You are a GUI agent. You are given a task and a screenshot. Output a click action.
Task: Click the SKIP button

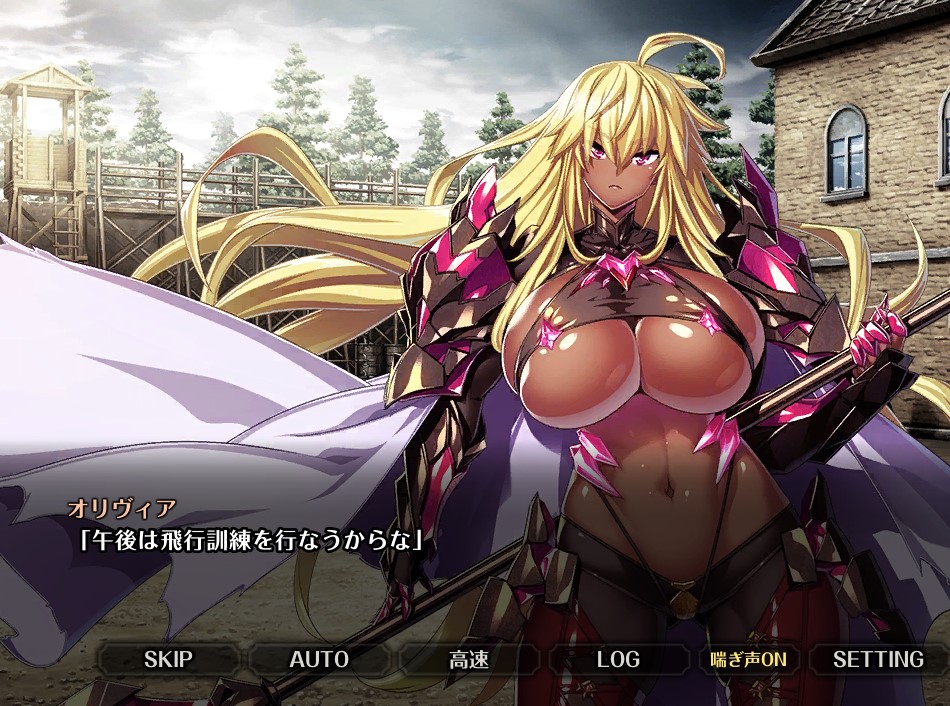pyautogui.click(x=168, y=659)
